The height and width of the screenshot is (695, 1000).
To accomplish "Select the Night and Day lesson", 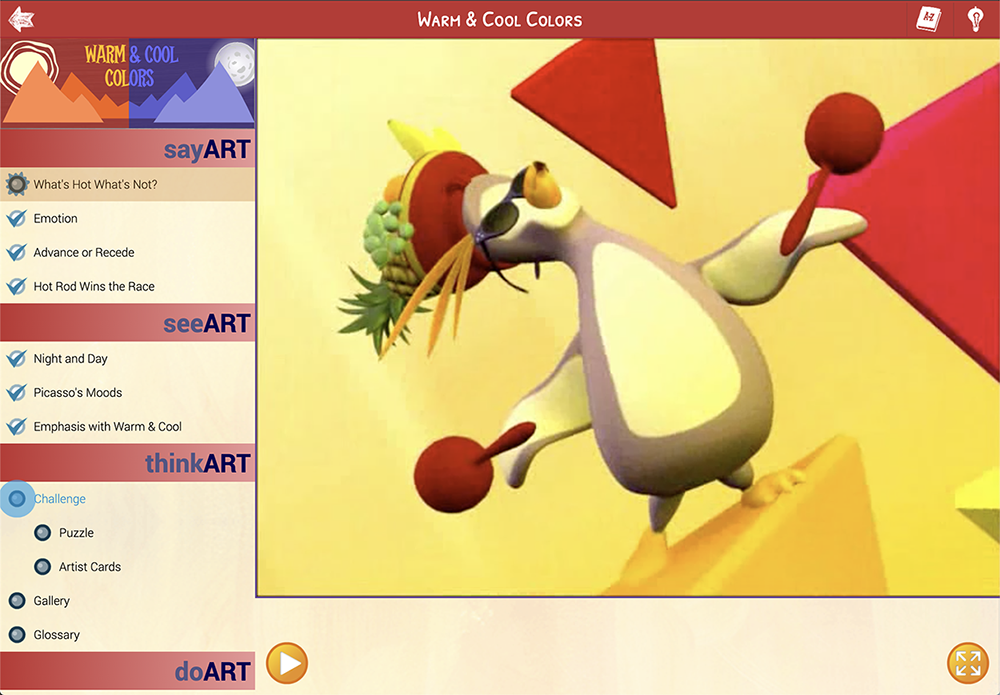I will (x=70, y=359).
